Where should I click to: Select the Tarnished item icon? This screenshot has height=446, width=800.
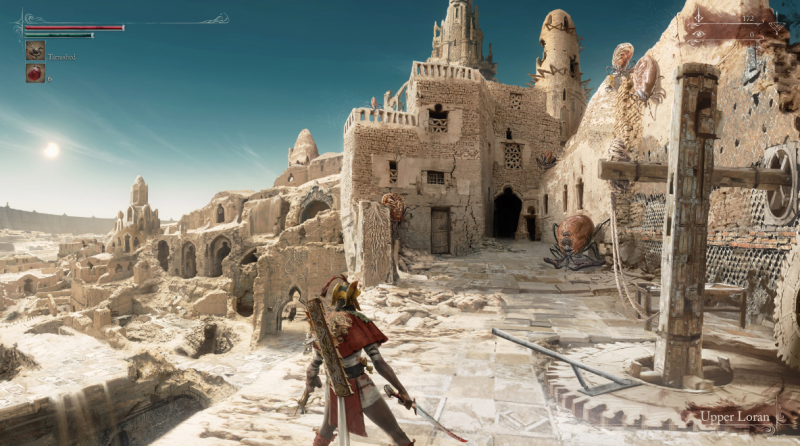coord(35,50)
